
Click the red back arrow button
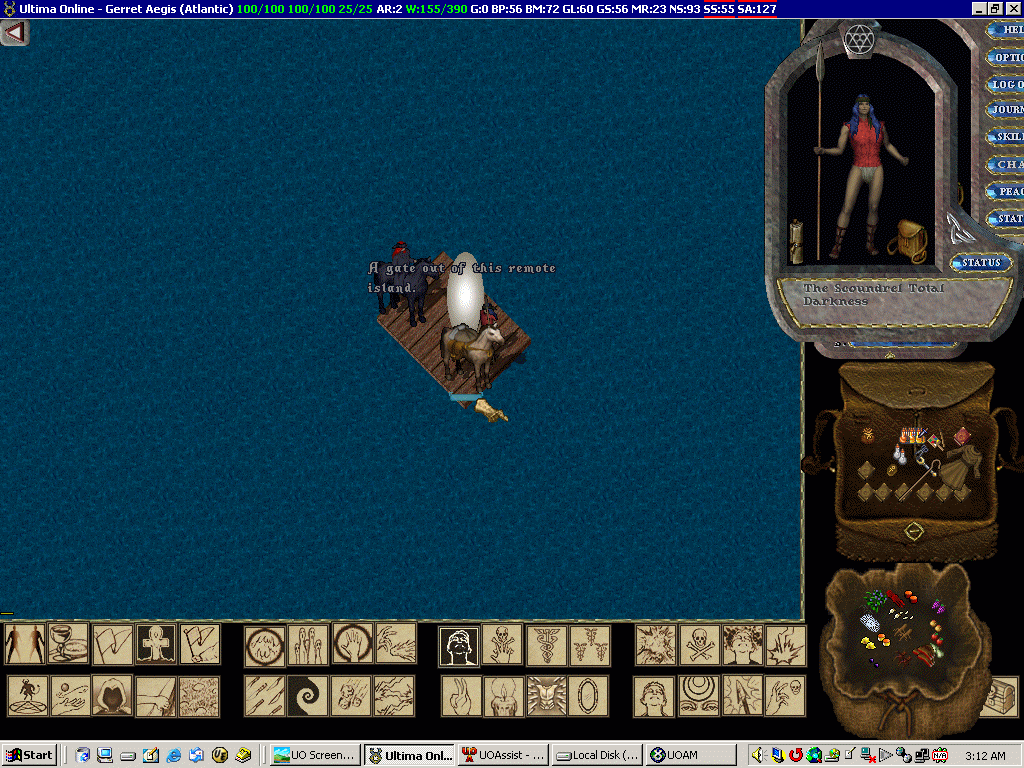(x=14, y=33)
